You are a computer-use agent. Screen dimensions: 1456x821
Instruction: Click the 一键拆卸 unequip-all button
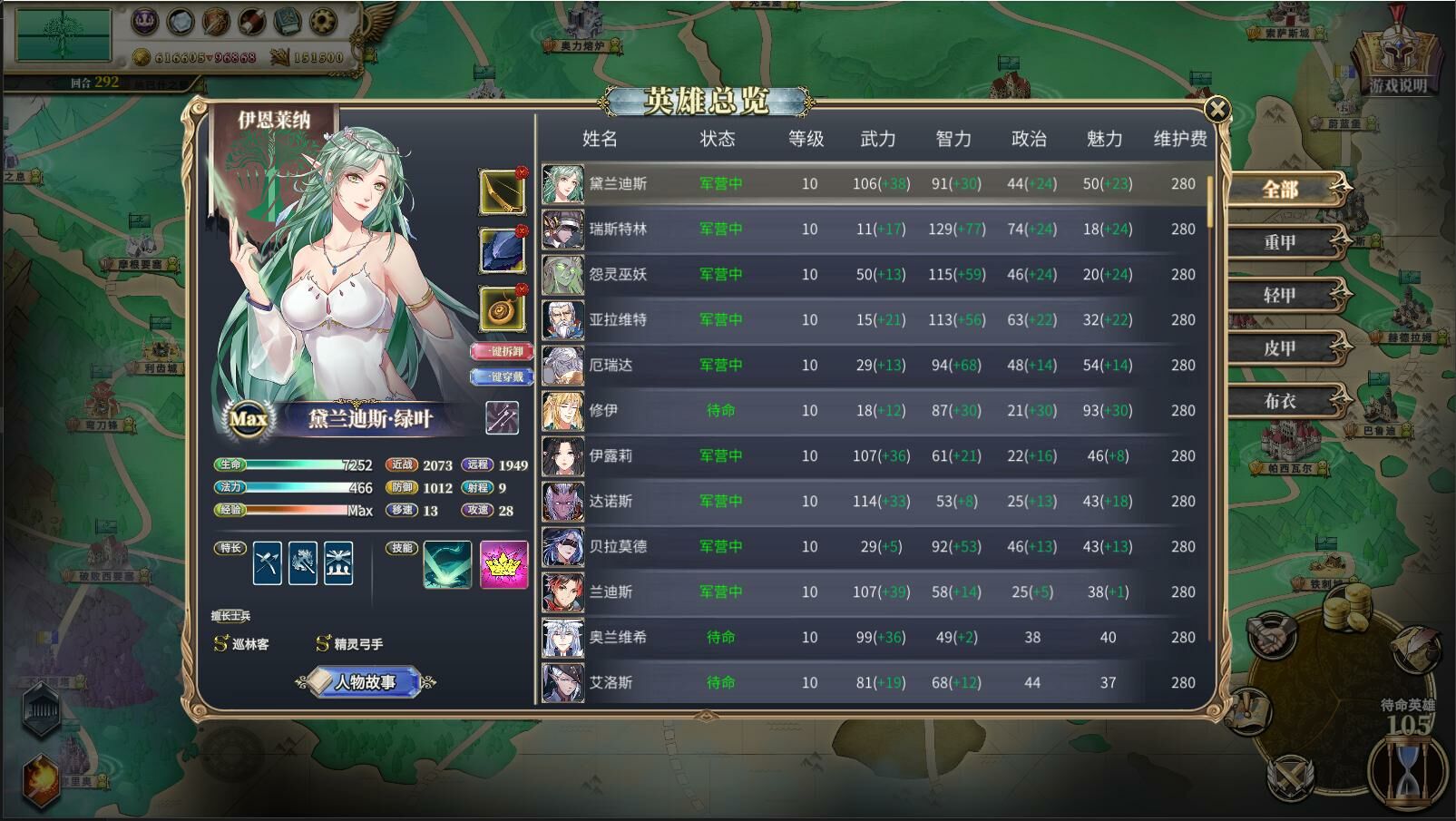(x=501, y=351)
